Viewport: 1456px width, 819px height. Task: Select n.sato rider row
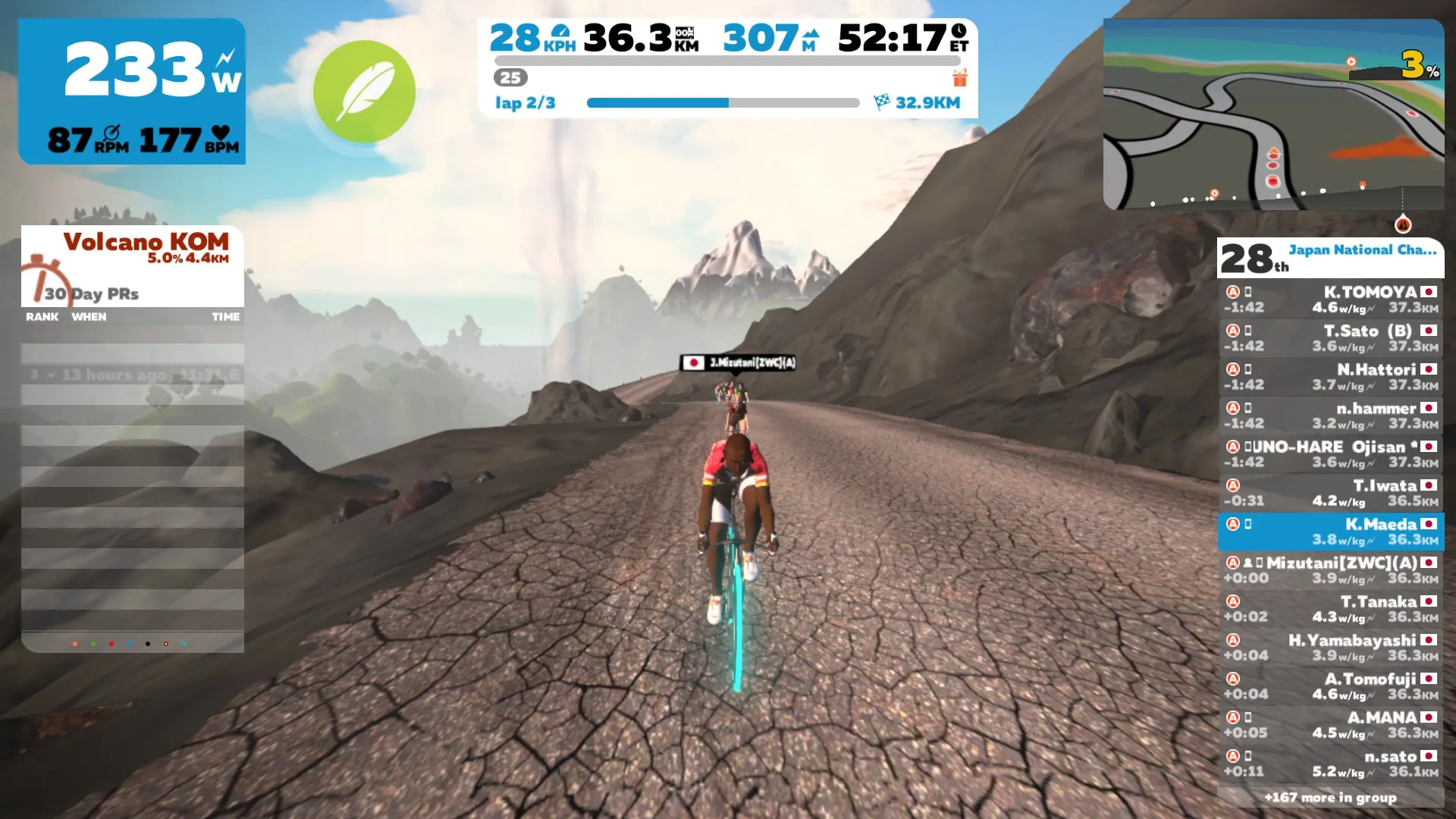tap(1331, 764)
